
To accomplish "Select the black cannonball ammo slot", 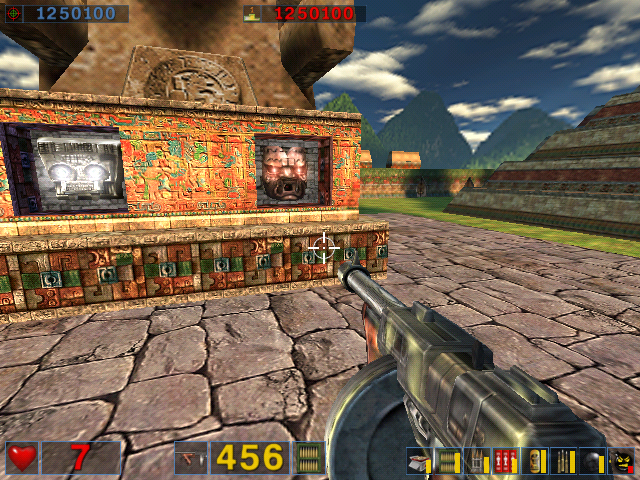I will click(x=593, y=461).
